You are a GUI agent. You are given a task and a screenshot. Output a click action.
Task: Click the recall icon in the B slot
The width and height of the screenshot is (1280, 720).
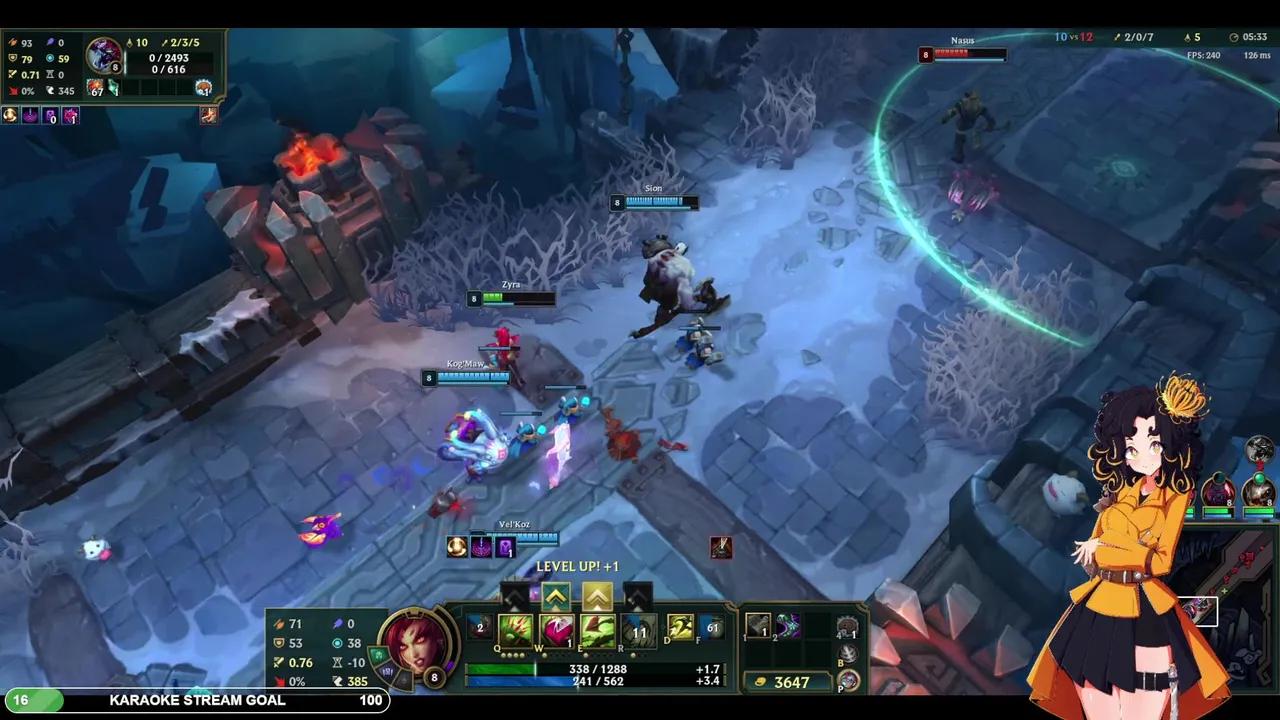pos(846,653)
